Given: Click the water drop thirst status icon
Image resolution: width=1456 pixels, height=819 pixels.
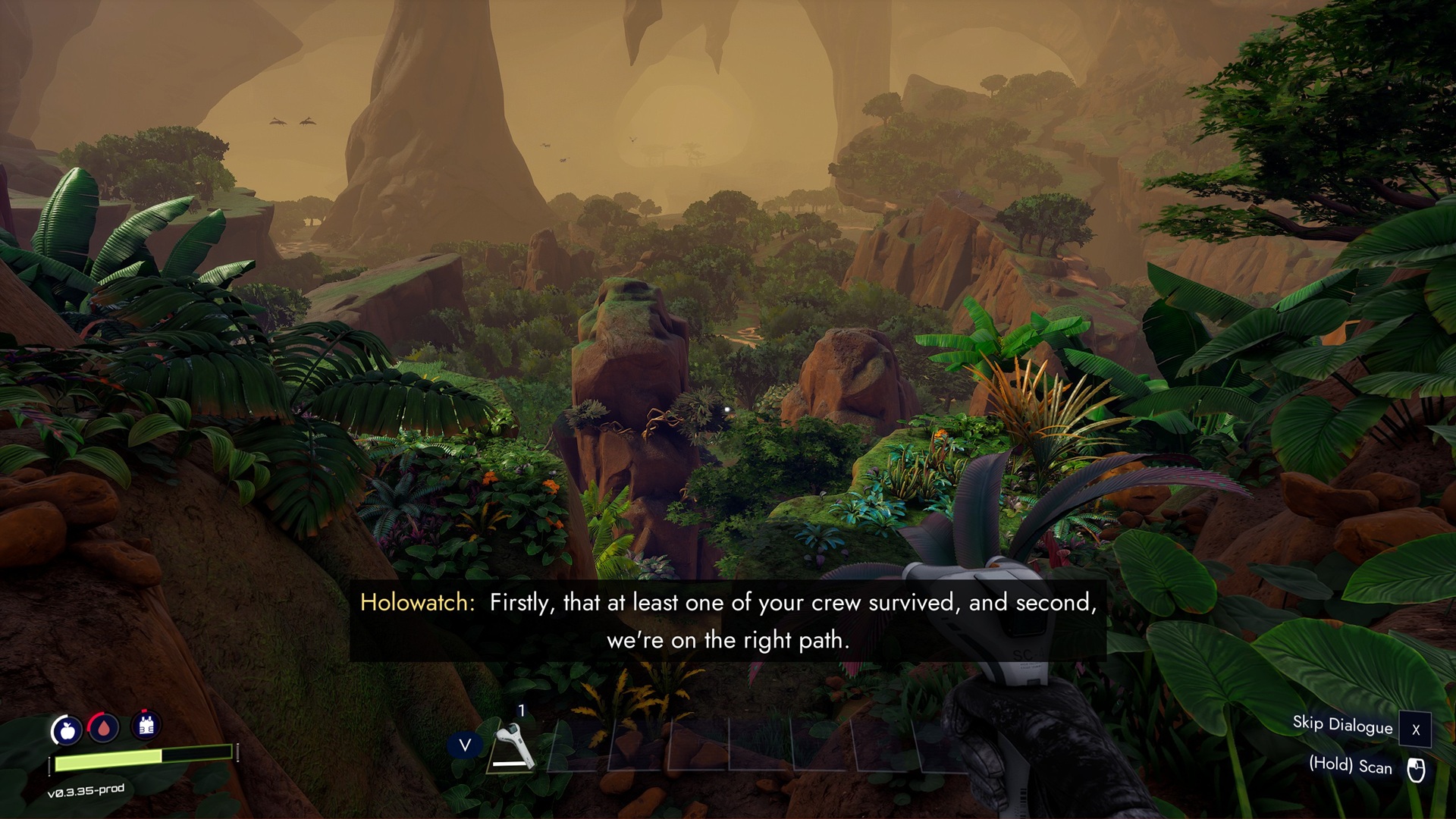Looking at the screenshot, I should coord(104,727).
